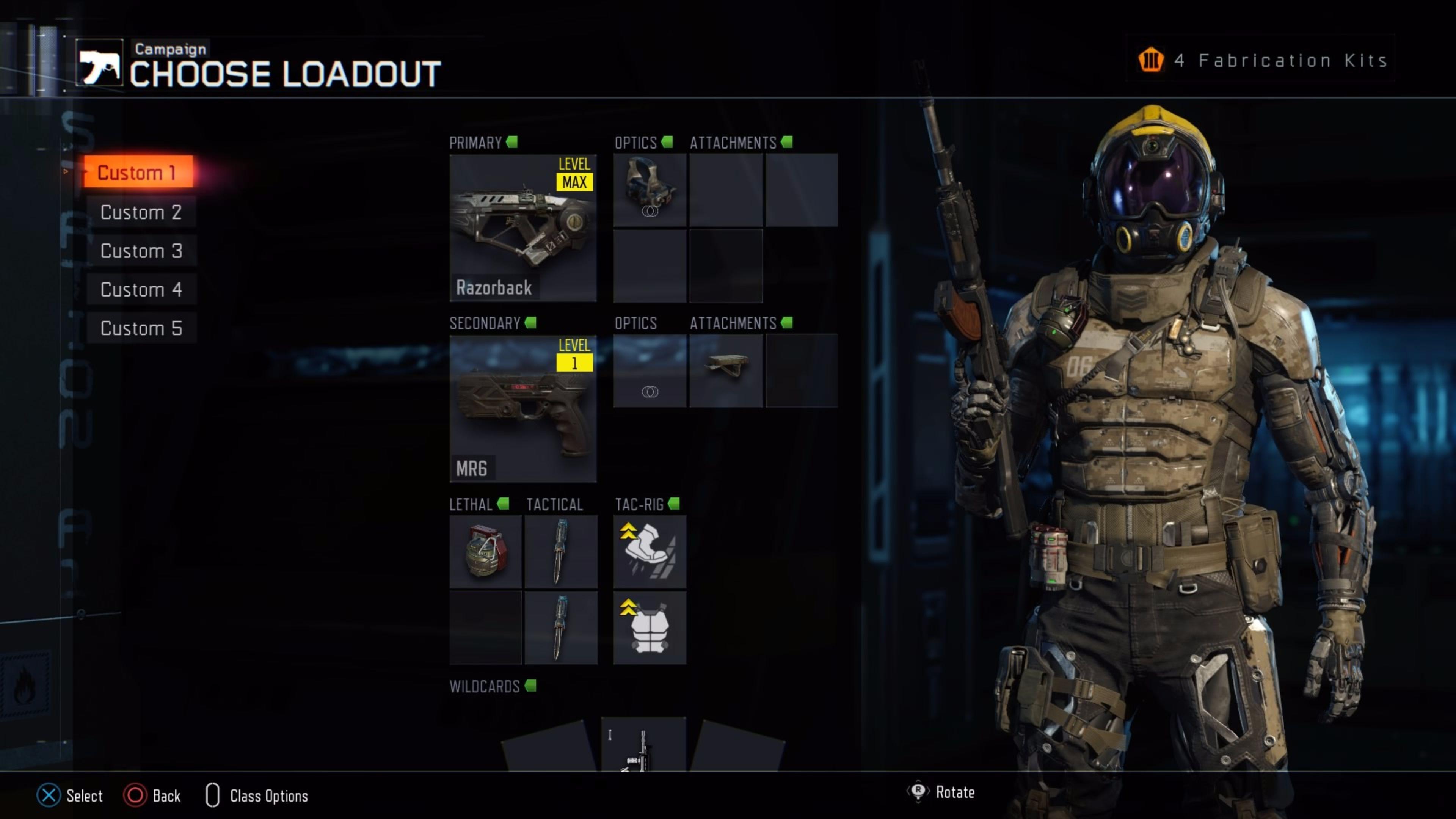Switch to Custom 3 loadout

coord(141,251)
